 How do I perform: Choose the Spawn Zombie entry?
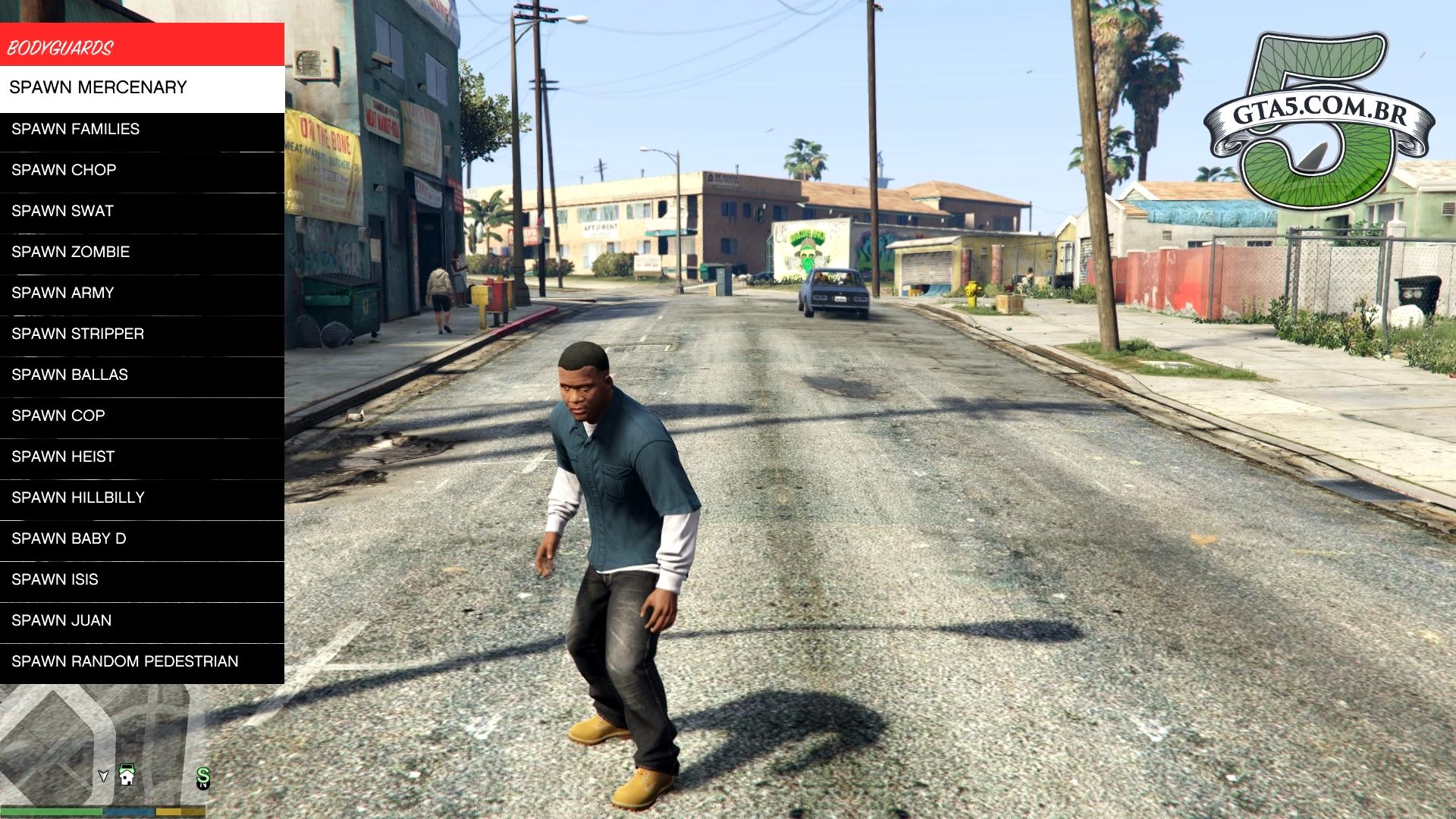point(142,252)
